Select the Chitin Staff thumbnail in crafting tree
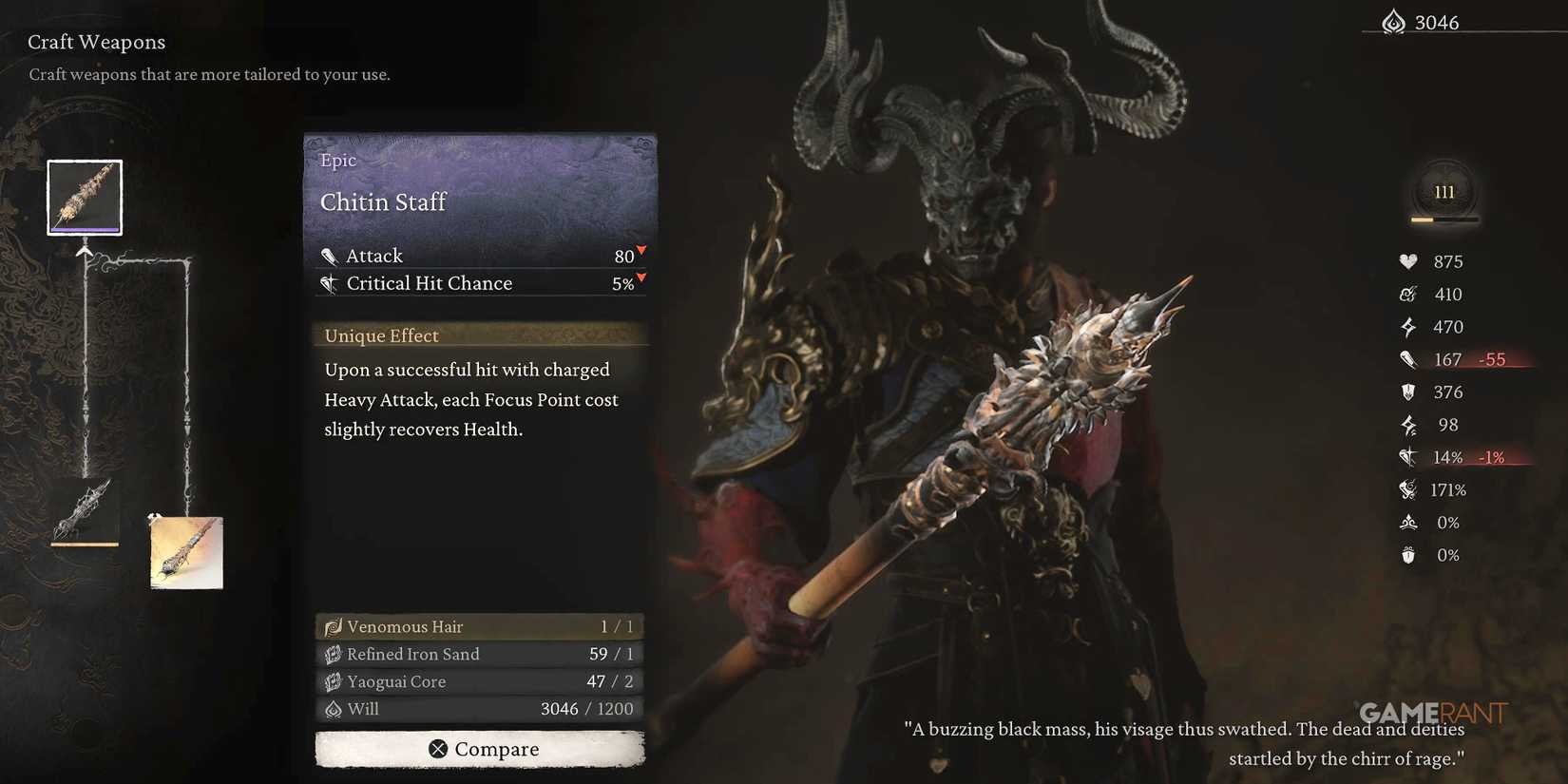This screenshot has width=1568, height=784. tap(84, 196)
